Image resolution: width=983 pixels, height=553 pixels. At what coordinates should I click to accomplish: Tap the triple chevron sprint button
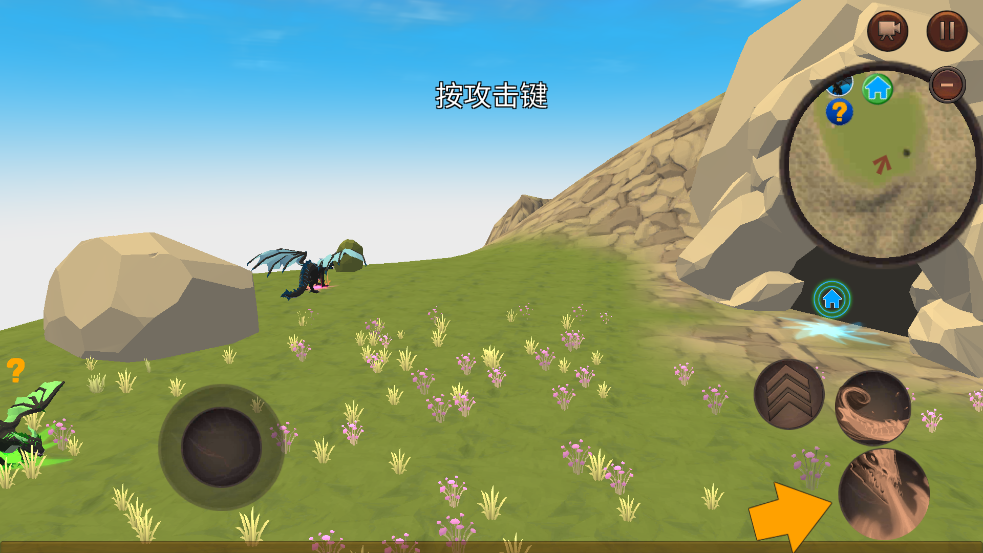[x=789, y=394]
